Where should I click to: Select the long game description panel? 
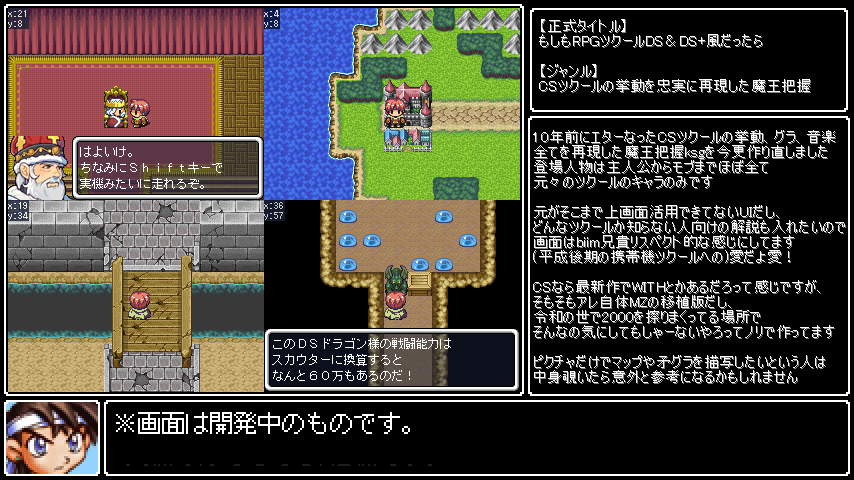(688, 256)
